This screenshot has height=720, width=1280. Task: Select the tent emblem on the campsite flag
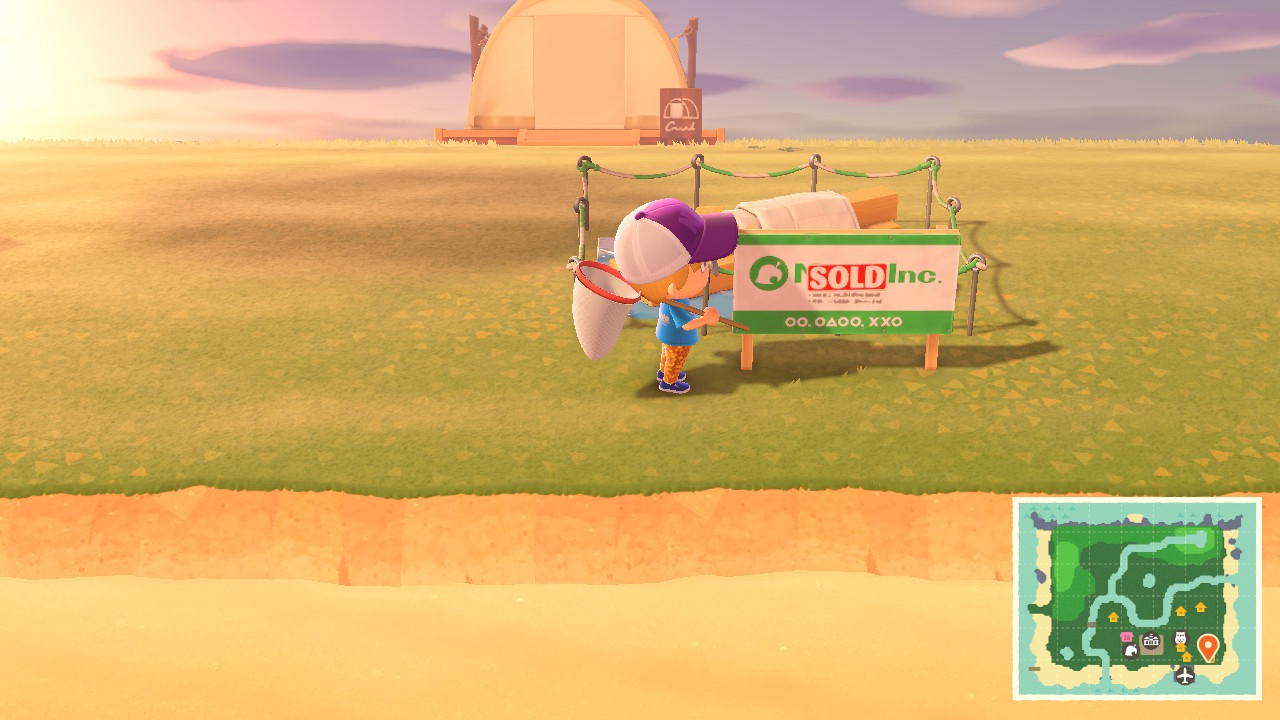pos(679,109)
